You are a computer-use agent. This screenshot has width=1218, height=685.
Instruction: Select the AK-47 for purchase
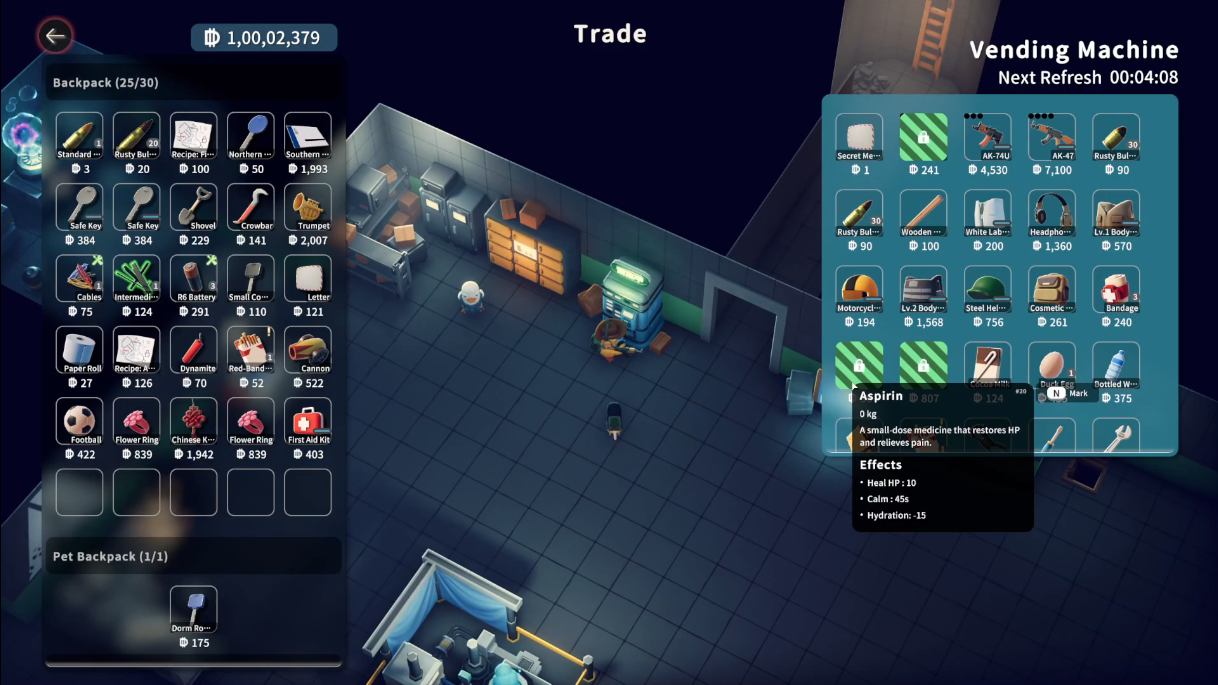click(1051, 138)
